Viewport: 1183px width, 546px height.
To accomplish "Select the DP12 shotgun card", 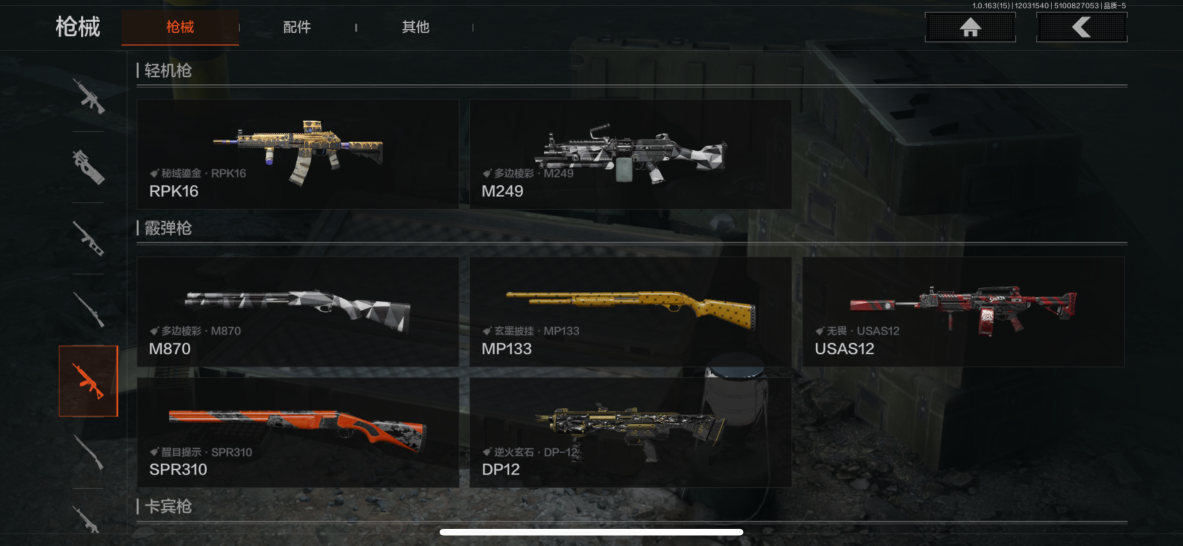I will point(630,432).
